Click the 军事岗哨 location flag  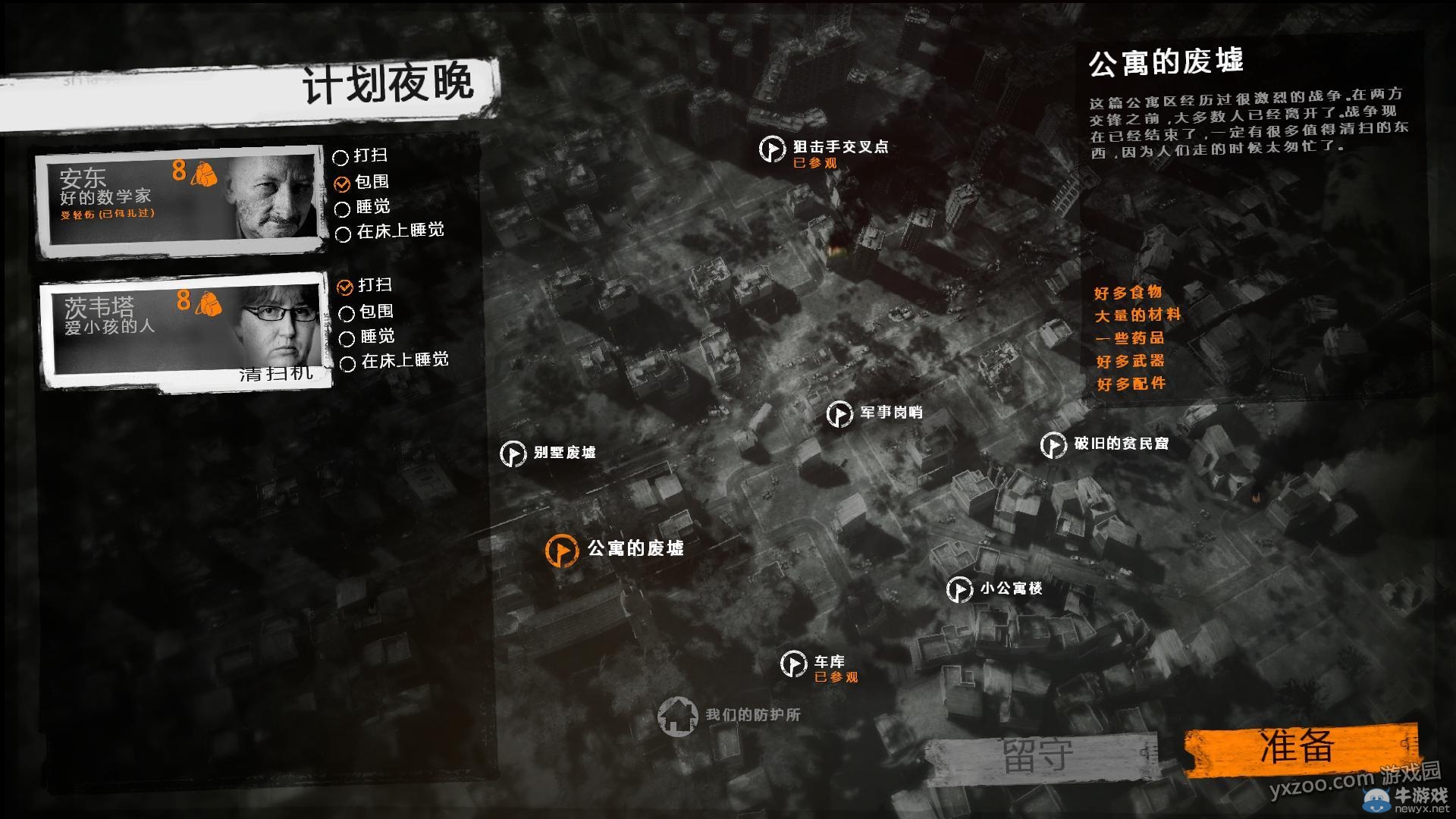pyautogui.click(x=839, y=415)
